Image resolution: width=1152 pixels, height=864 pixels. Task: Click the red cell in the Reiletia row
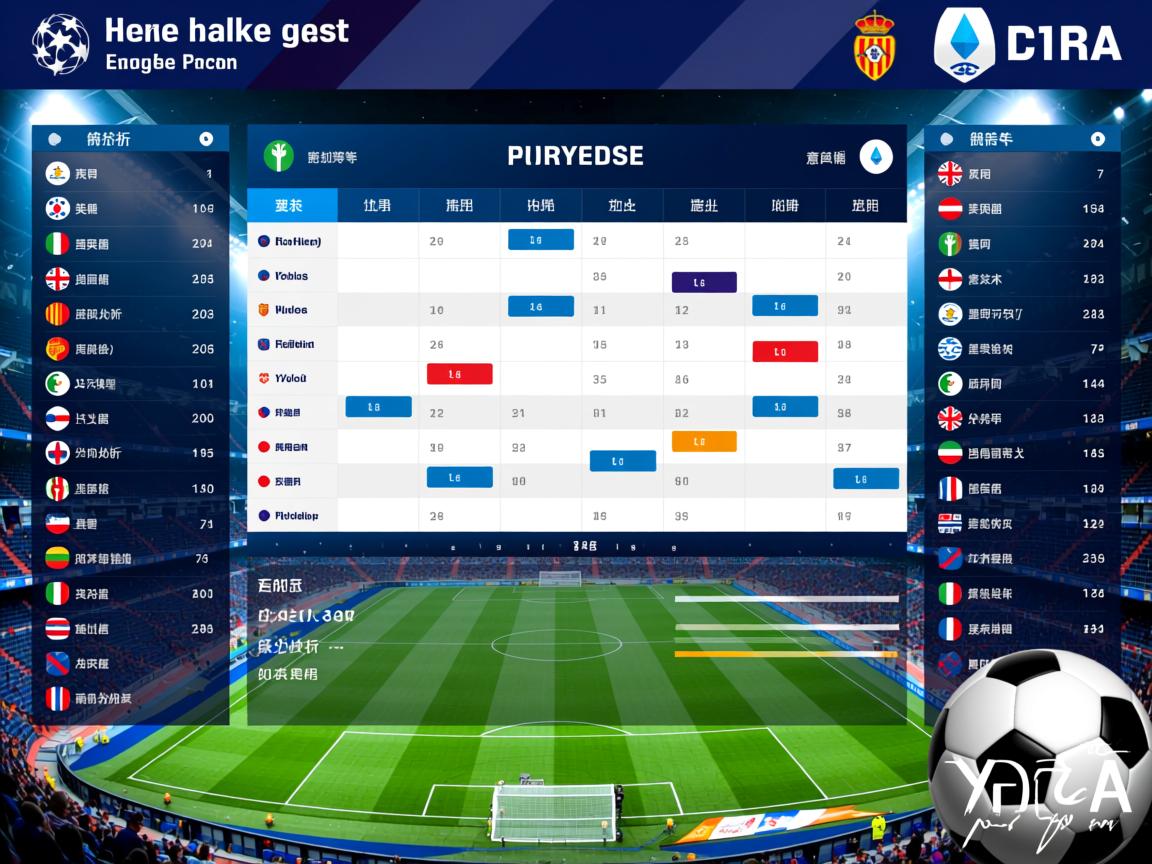tap(784, 351)
